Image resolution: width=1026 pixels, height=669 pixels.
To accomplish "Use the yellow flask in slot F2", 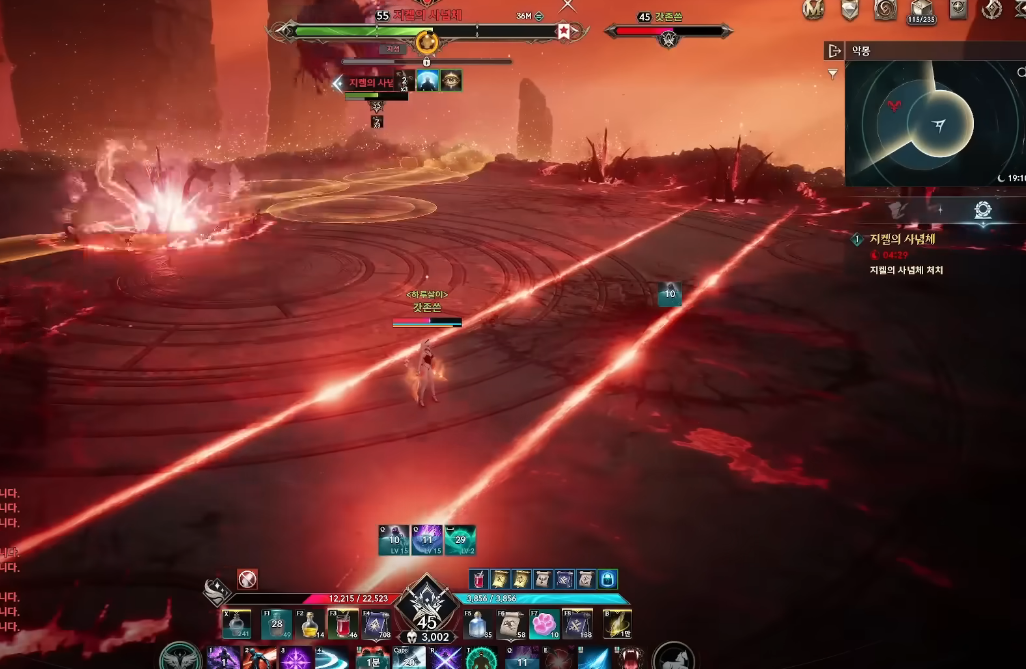I will click(310, 625).
